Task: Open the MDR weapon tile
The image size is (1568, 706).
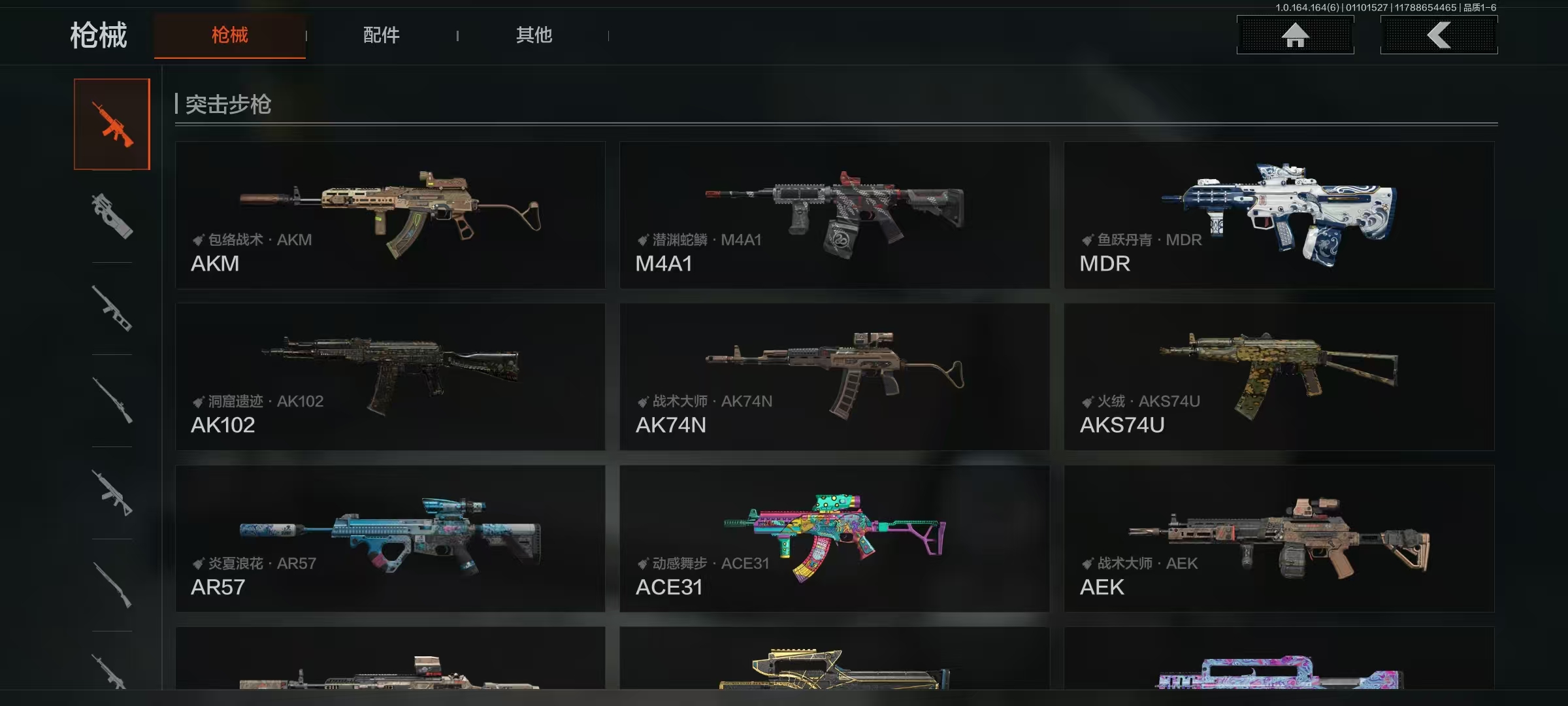Action: point(1279,215)
